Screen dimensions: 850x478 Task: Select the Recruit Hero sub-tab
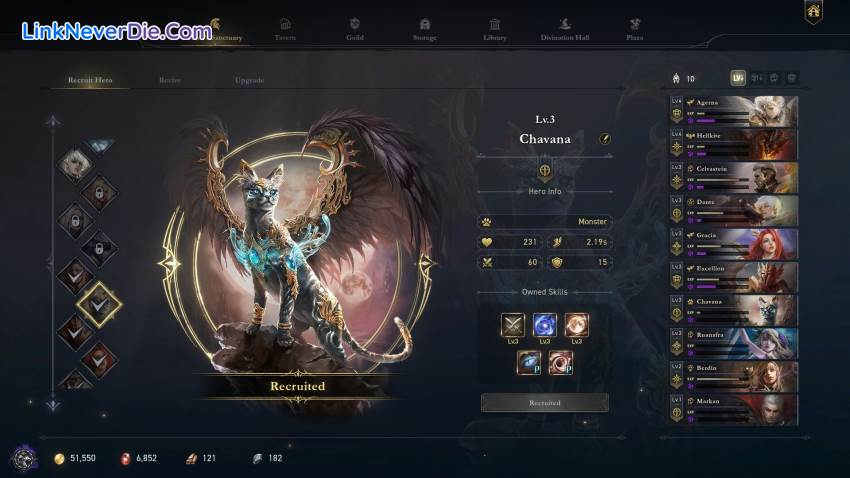[90, 80]
